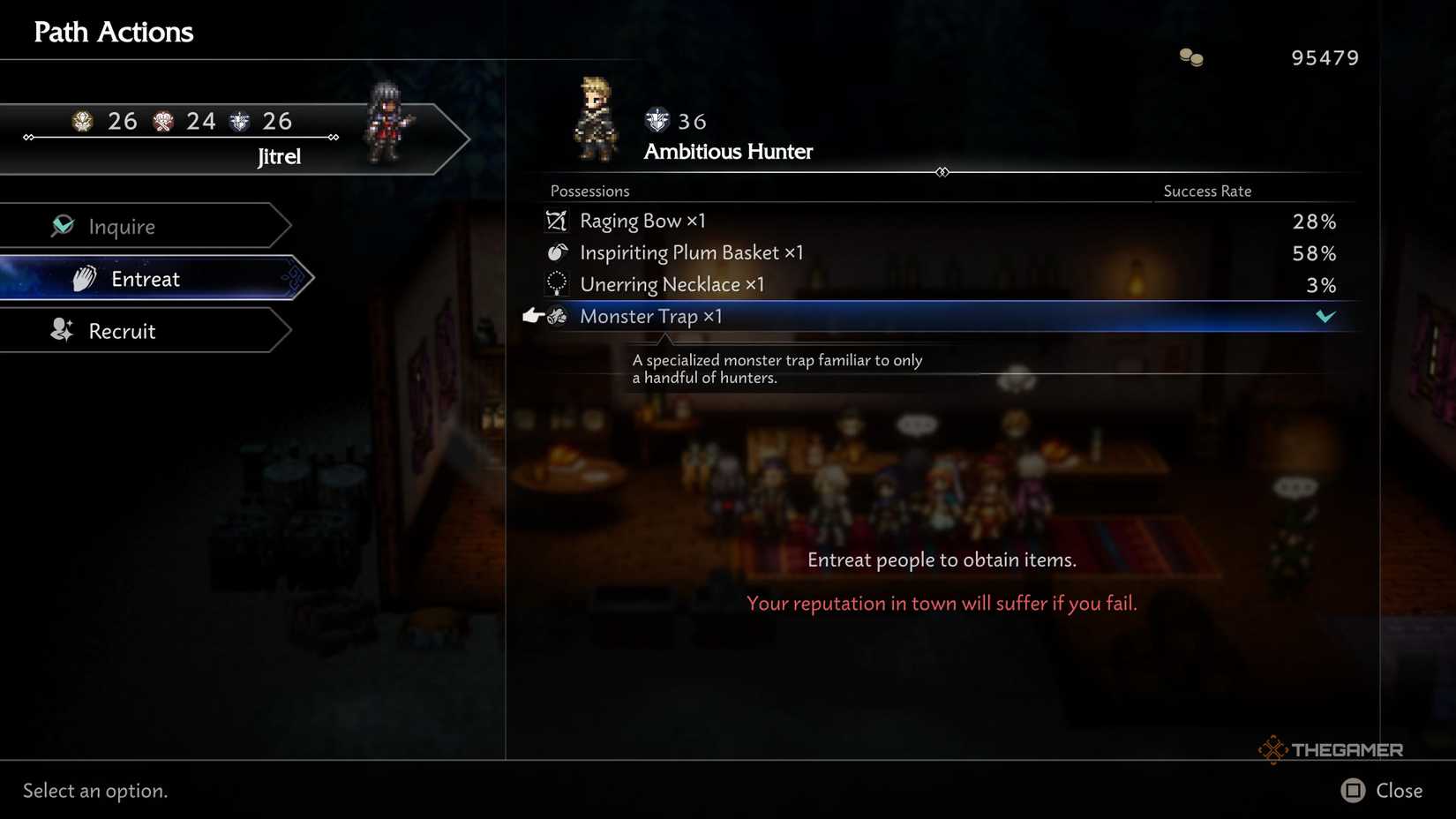Viewport: 1456px width, 819px height.
Task: Click the Monster Trap item icon
Action: click(559, 316)
